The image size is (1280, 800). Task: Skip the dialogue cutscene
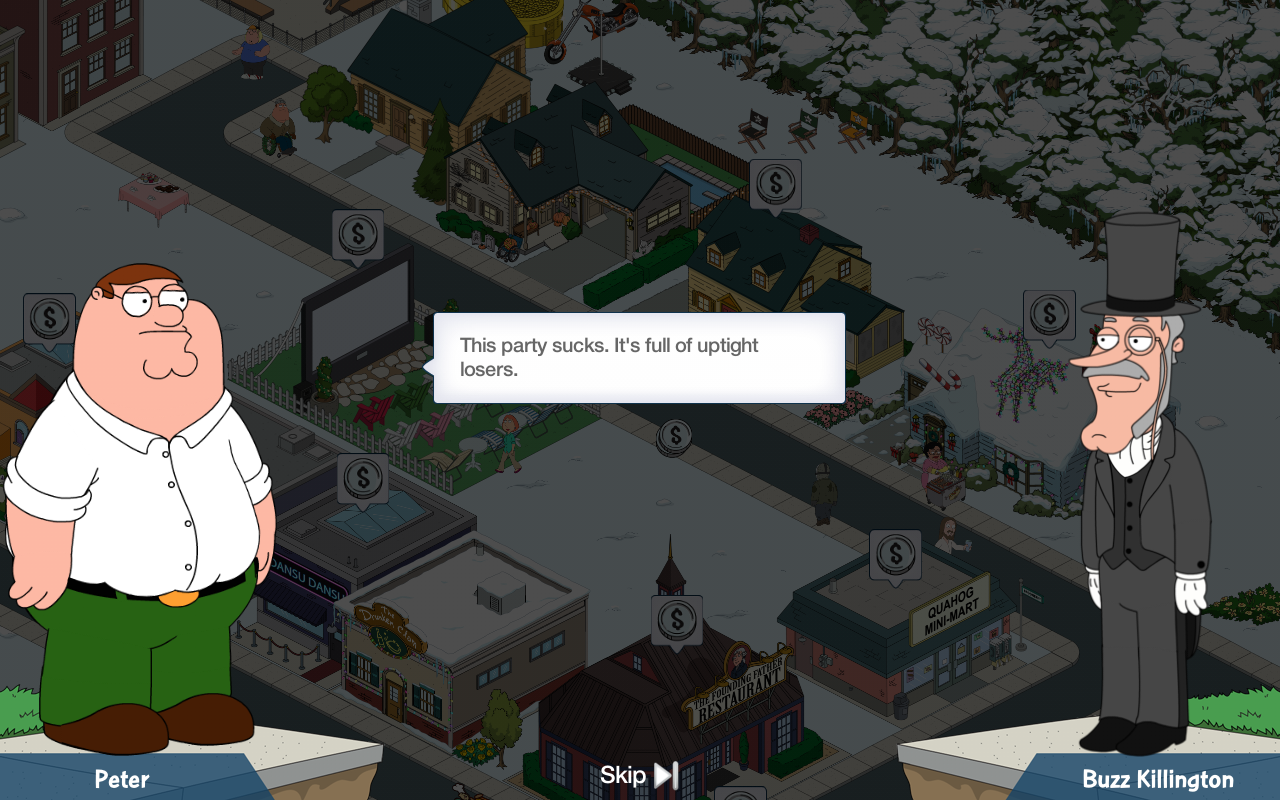[640, 775]
